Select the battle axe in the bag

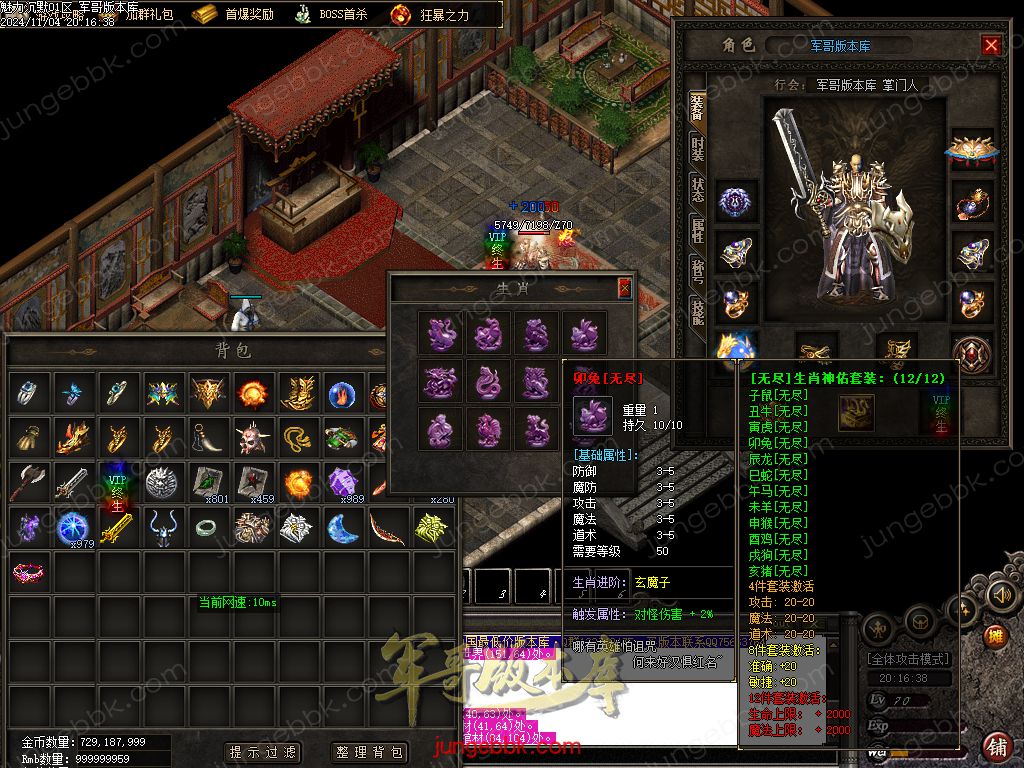[x=28, y=483]
